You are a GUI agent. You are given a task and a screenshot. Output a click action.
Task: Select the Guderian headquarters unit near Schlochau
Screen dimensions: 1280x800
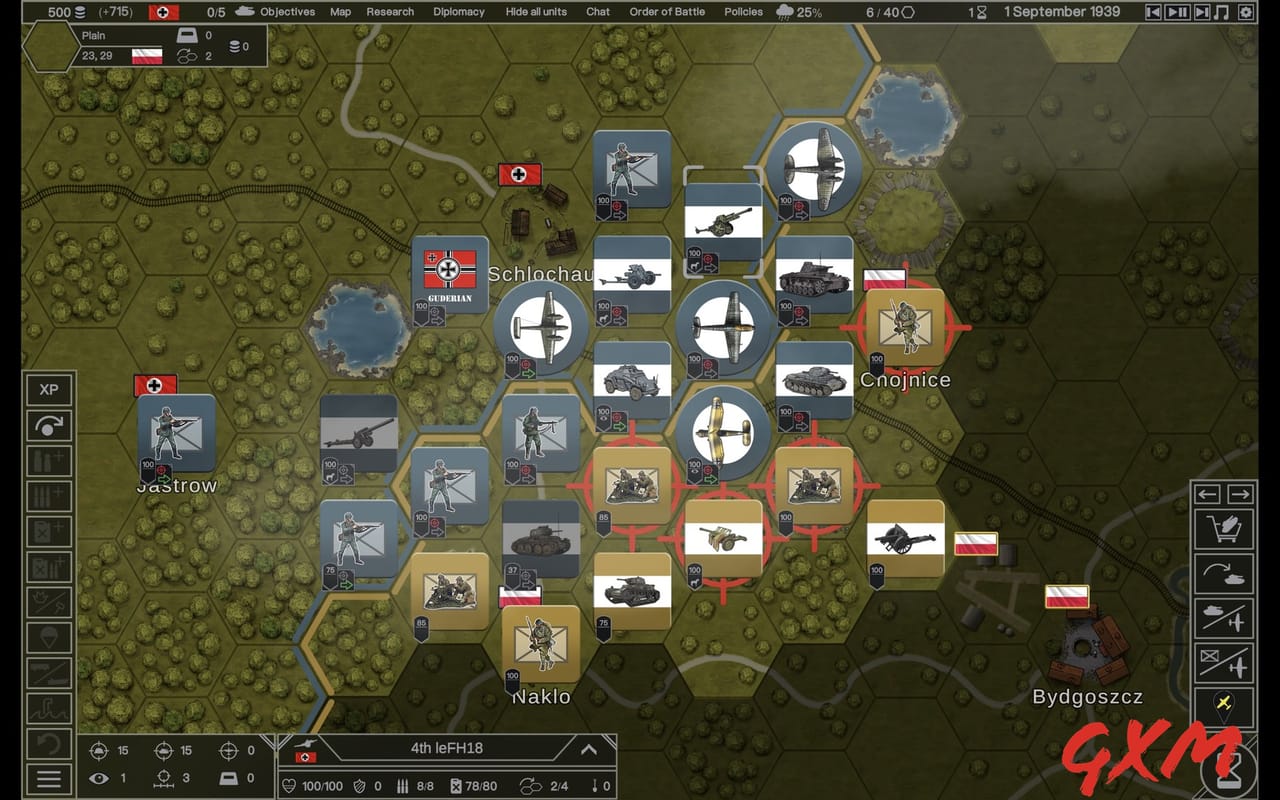[x=450, y=277]
